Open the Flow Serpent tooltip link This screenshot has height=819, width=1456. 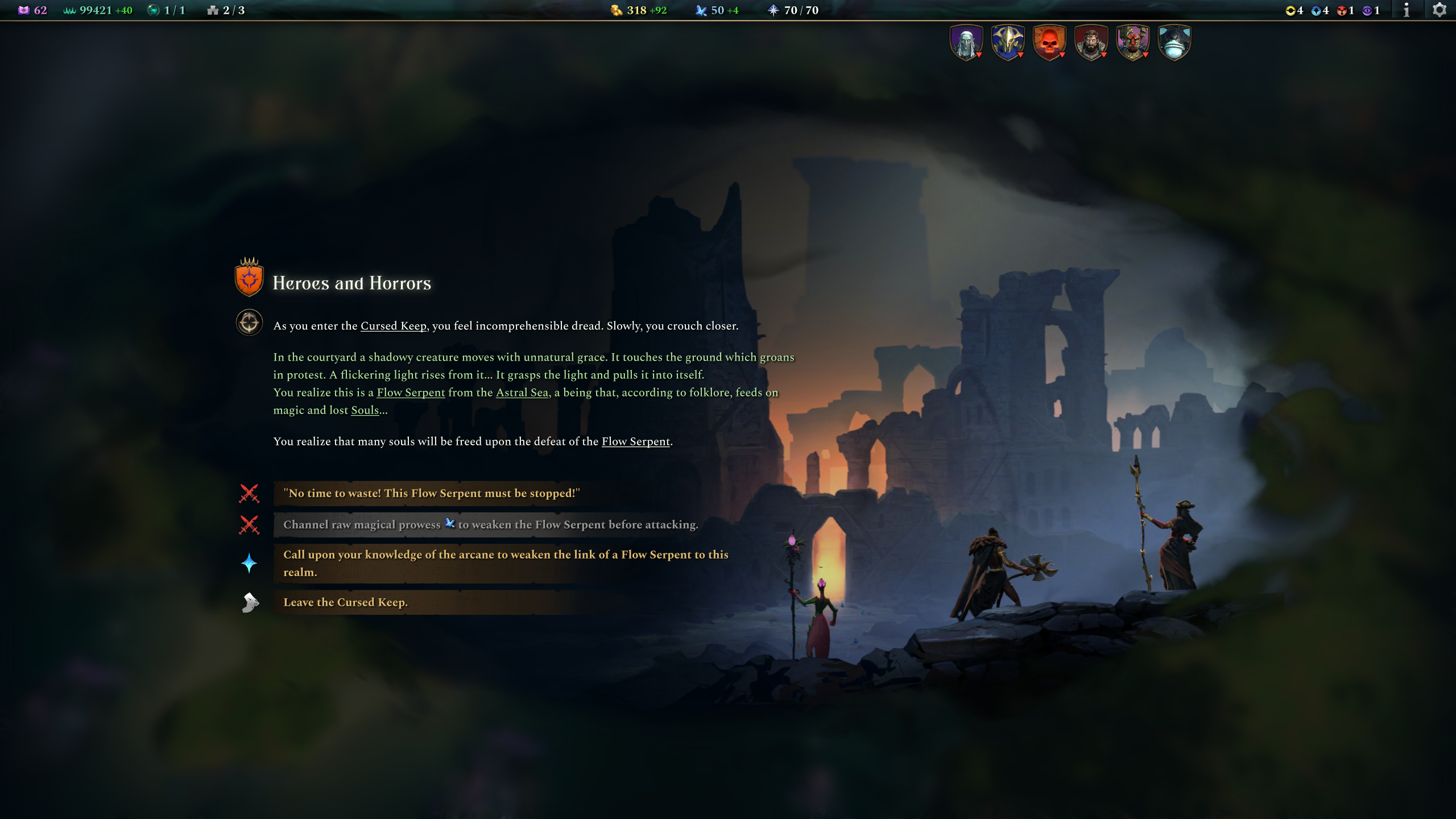(411, 392)
